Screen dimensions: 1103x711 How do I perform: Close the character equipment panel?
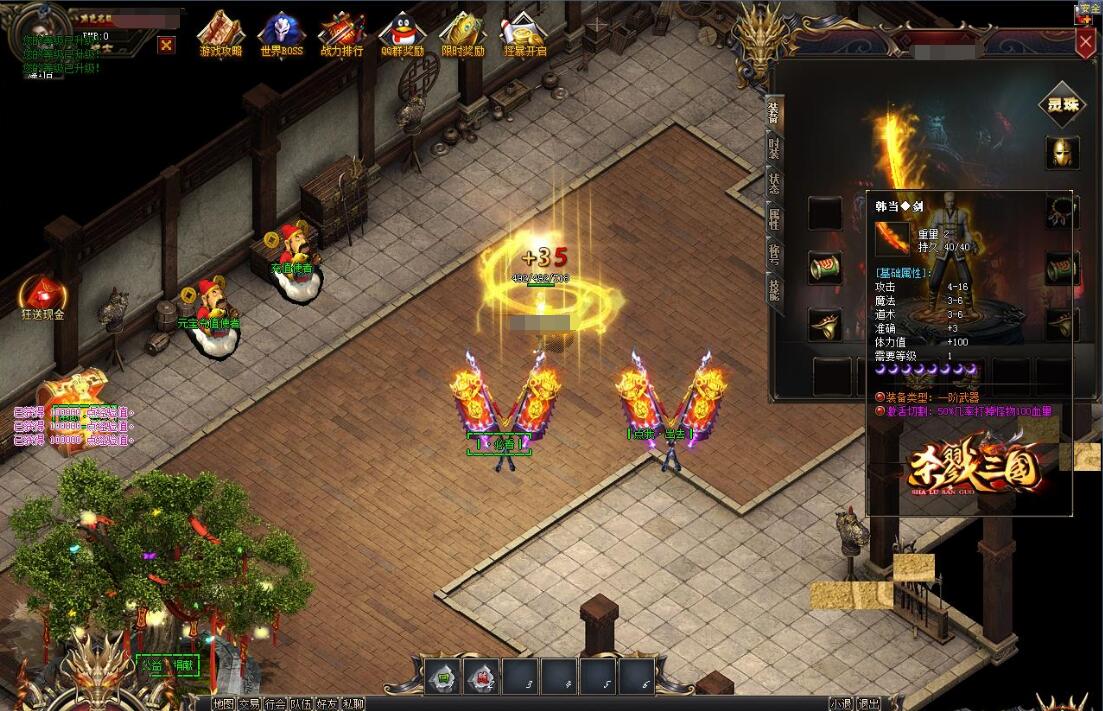point(1085,43)
